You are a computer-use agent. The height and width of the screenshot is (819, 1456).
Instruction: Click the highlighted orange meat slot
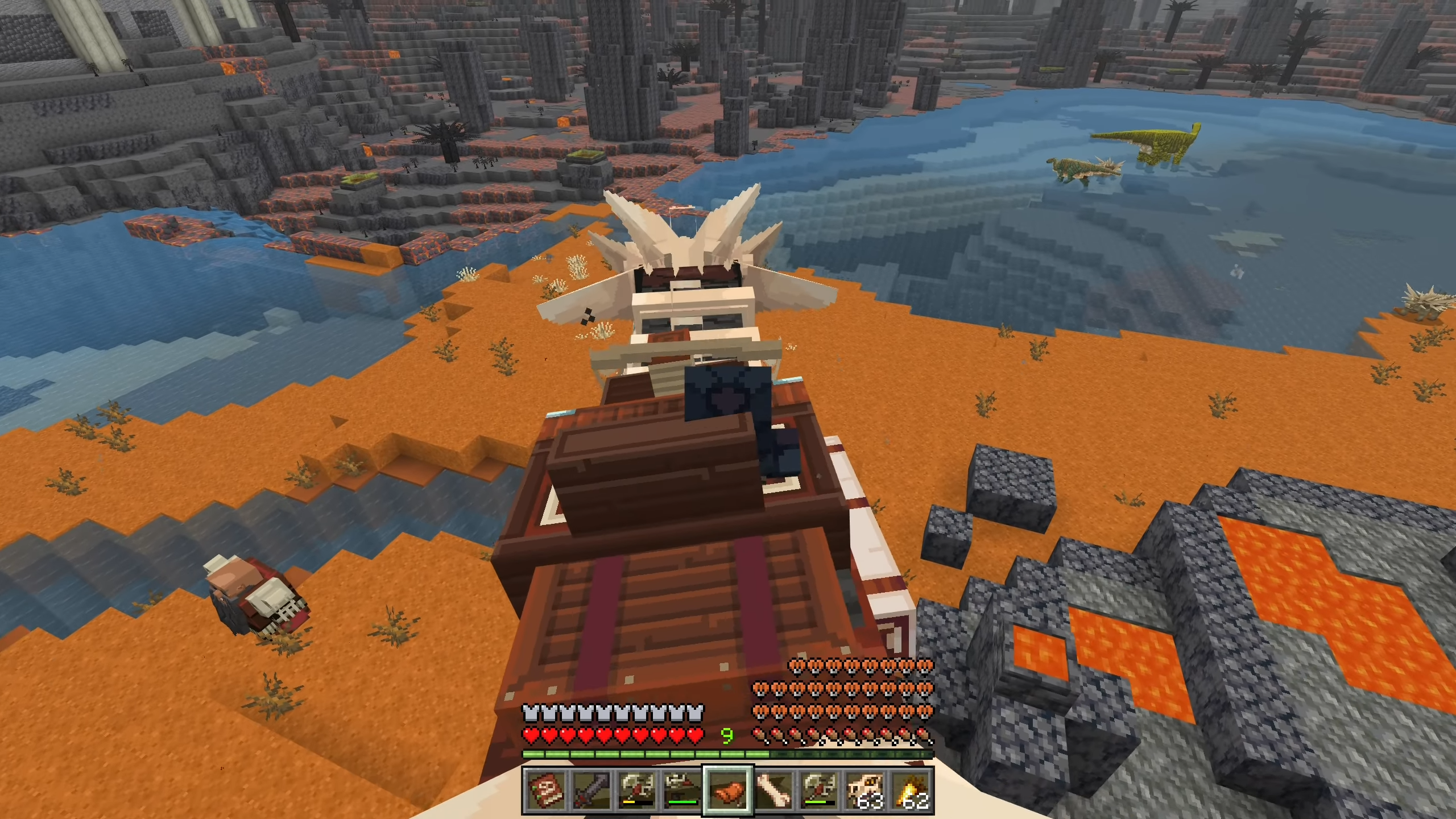[x=729, y=791]
